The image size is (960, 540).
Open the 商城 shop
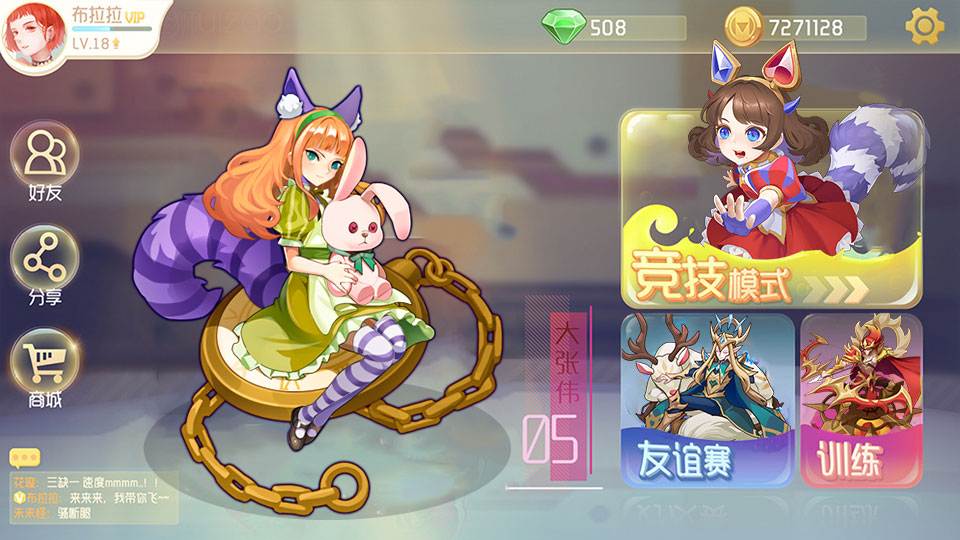(x=45, y=367)
